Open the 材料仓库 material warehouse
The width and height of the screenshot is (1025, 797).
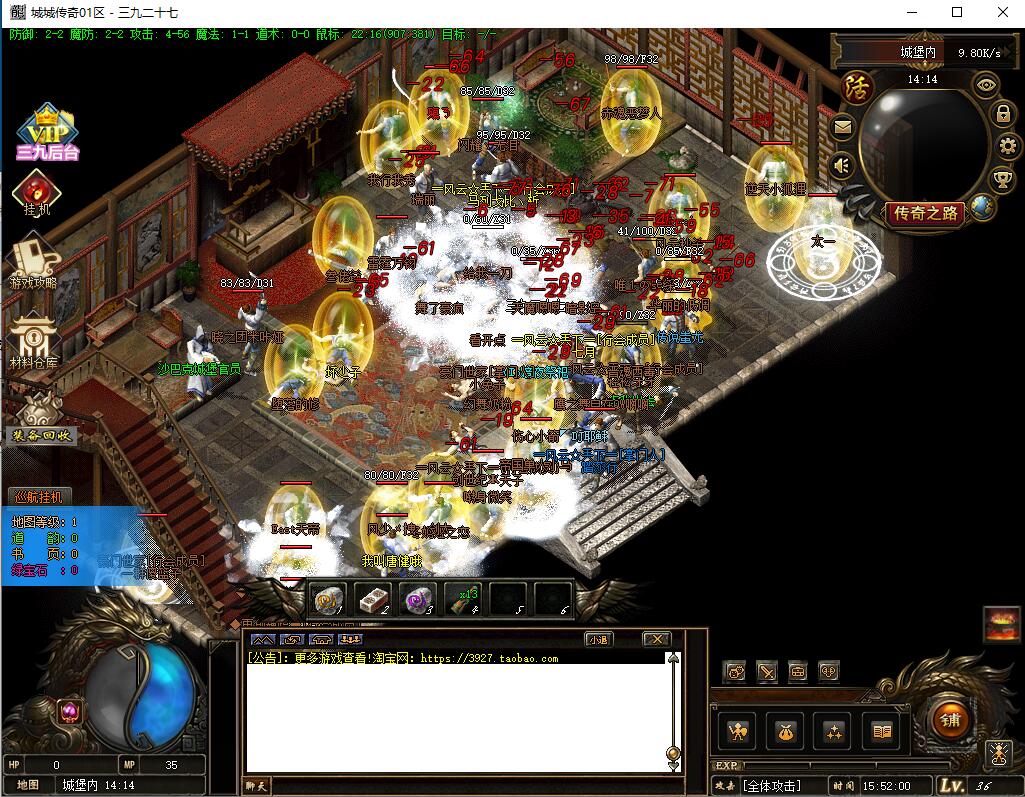point(33,340)
